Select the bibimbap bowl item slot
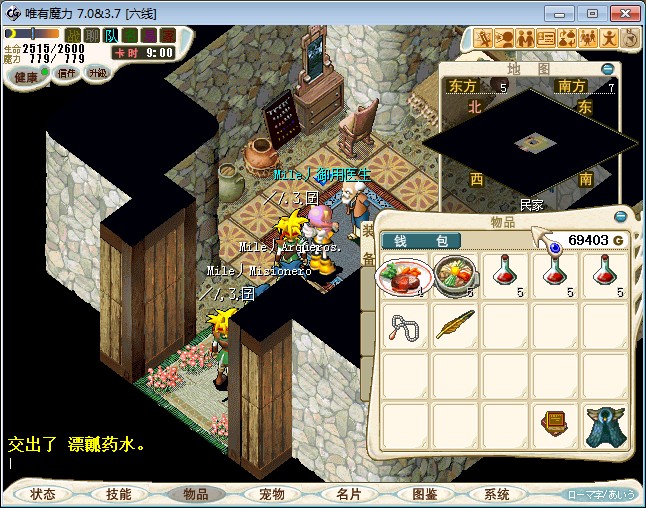 (x=456, y=276)
